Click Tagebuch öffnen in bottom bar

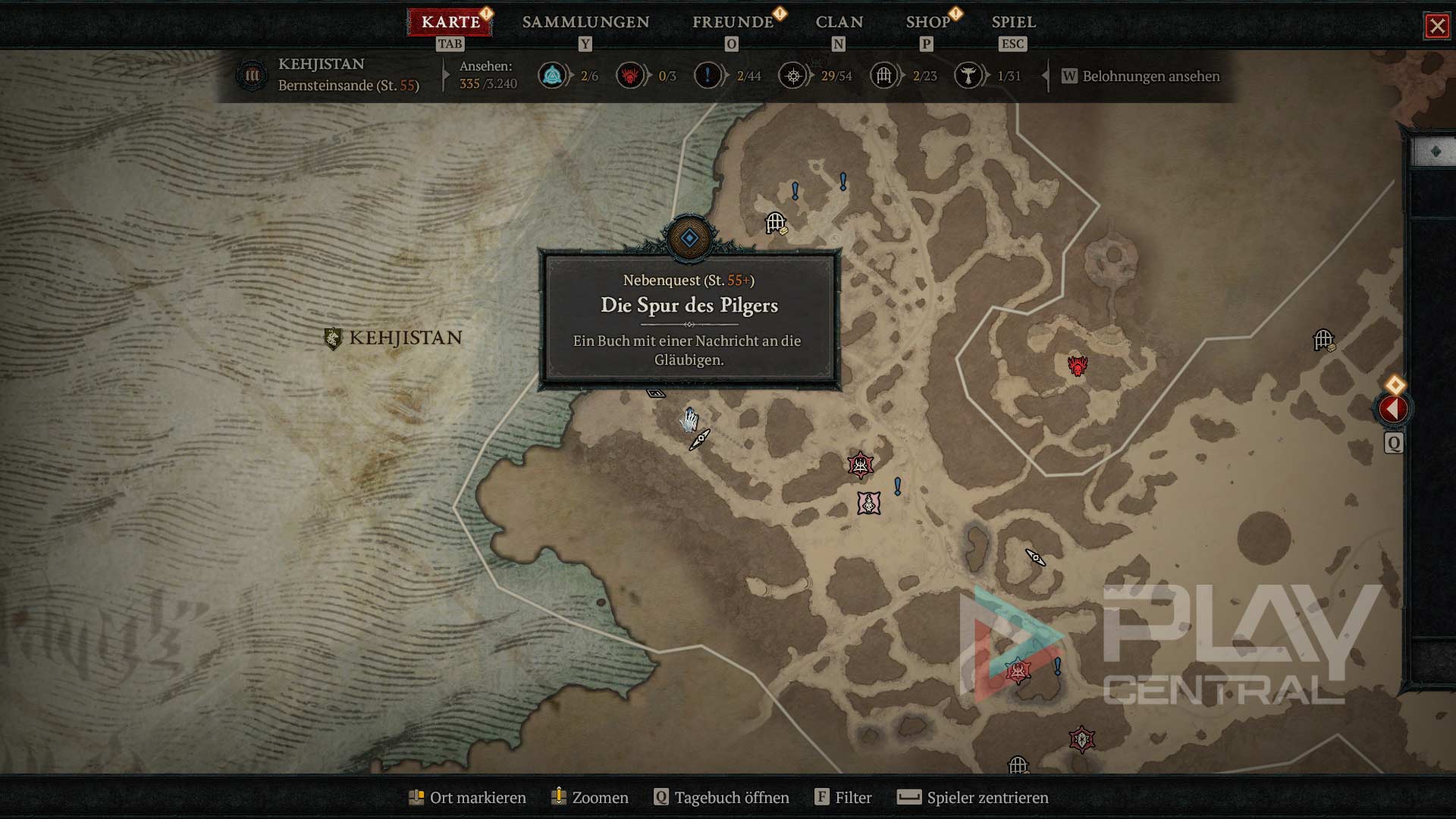pos(722,798)
